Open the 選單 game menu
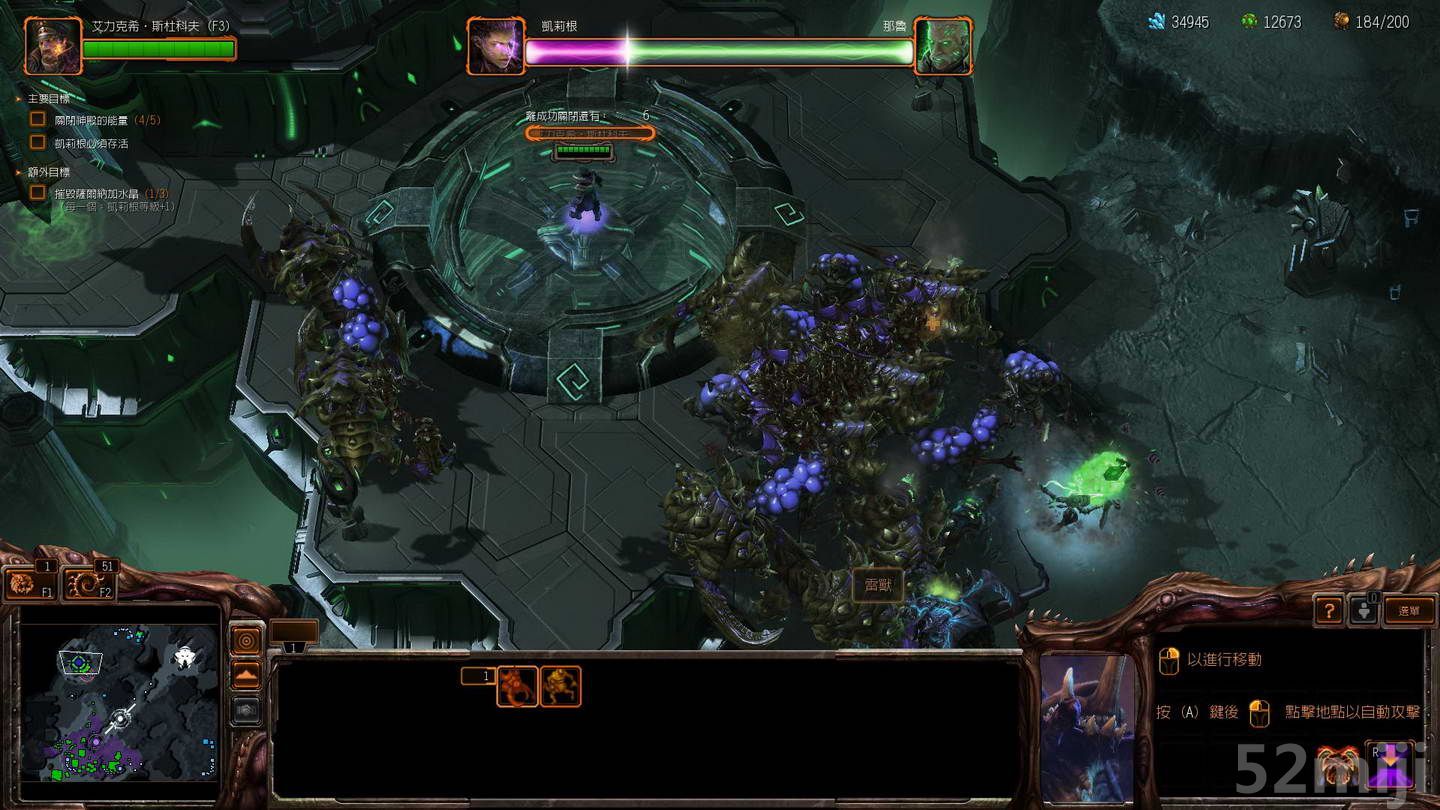This screenshot has height=810, width=1440. click(1412, 610)
